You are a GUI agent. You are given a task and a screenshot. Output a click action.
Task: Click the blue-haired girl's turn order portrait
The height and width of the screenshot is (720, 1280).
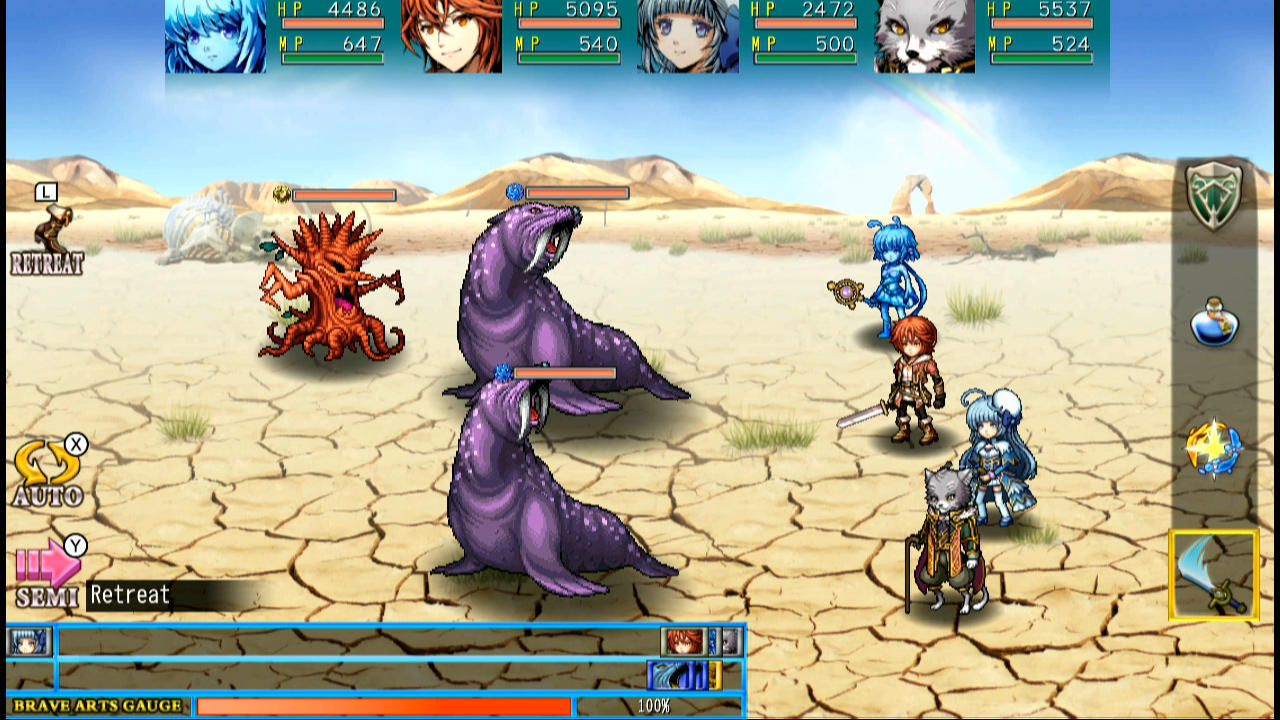[29, 643]
